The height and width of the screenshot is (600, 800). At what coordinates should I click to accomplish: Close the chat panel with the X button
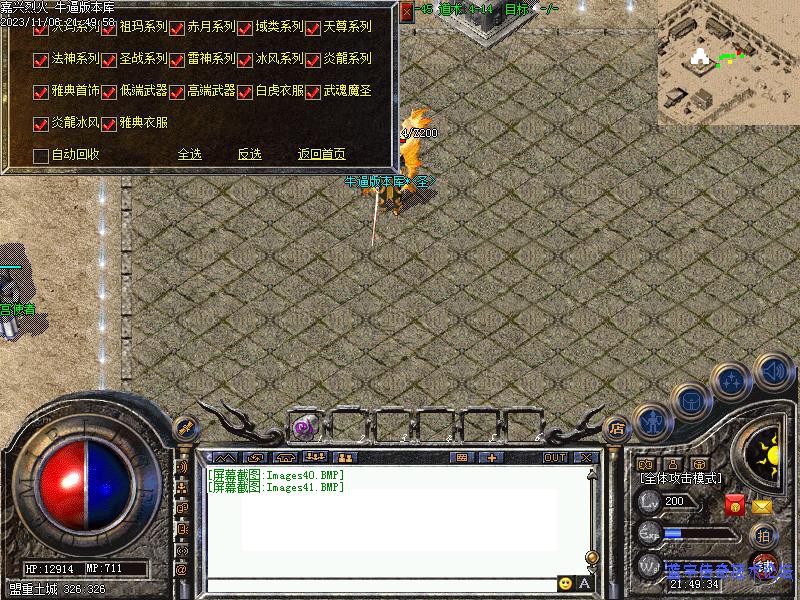click(x=585, y=457)
